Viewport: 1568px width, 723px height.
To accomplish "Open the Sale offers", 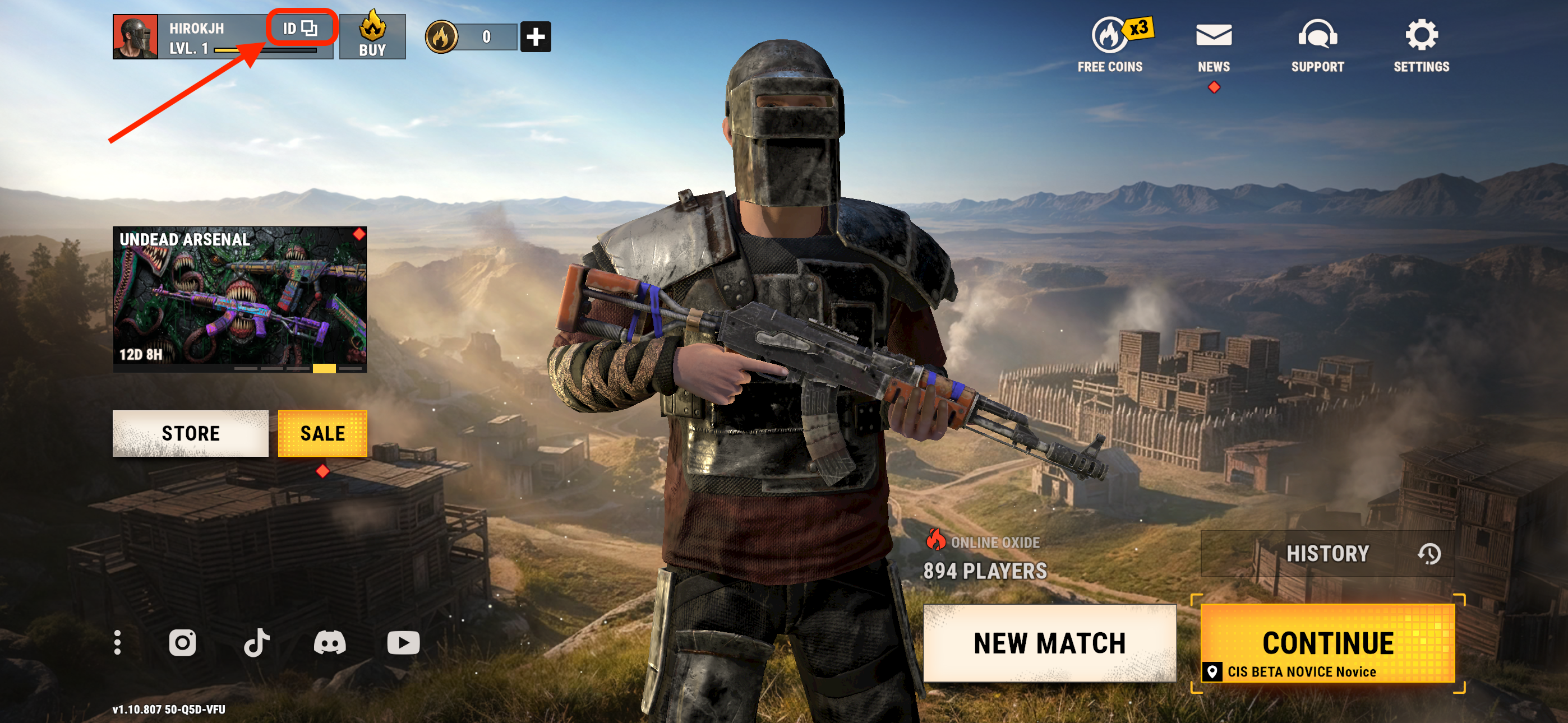I will coord(322,433).
